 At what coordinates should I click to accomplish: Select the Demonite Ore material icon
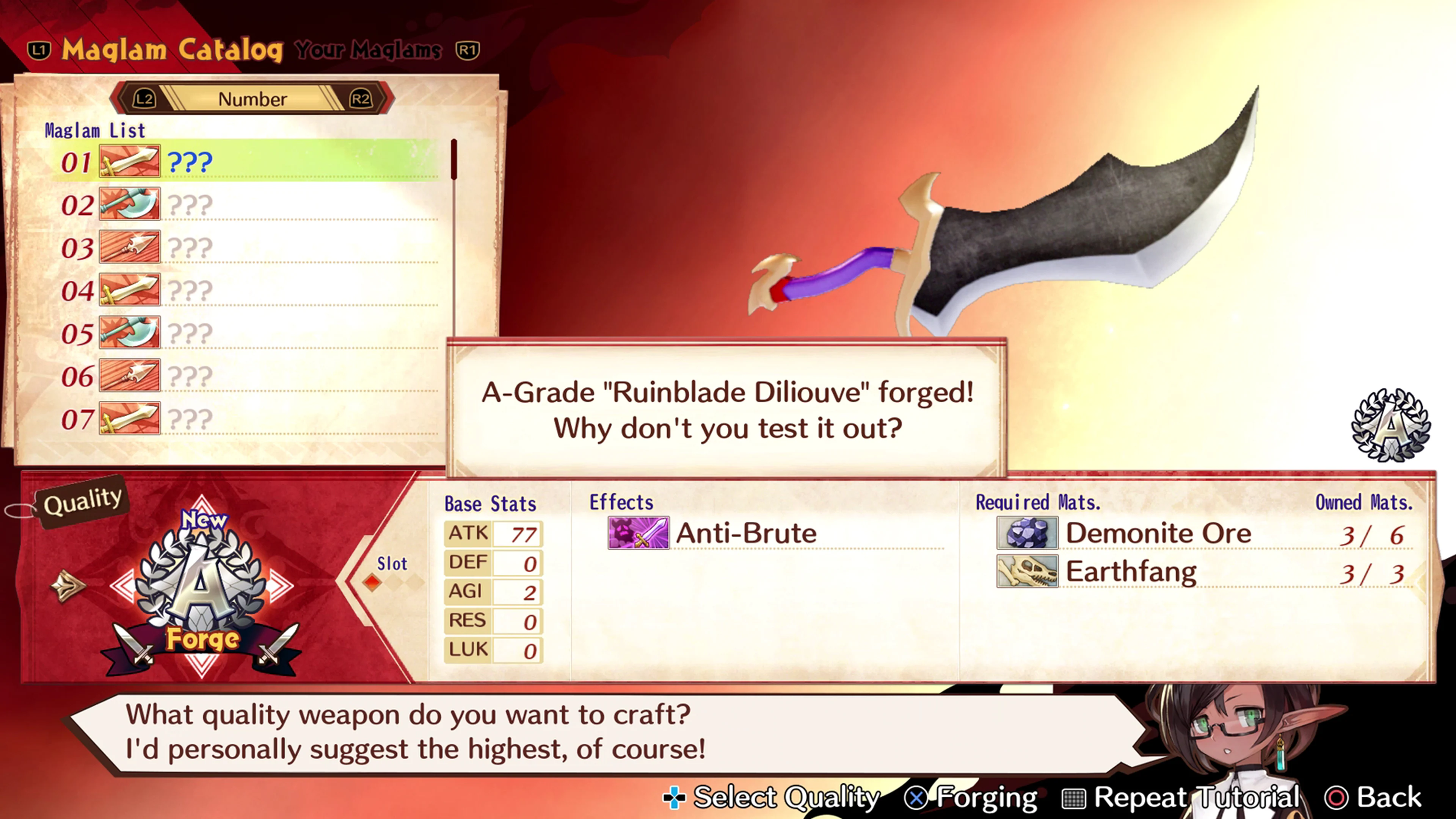tap(1027, 533)
